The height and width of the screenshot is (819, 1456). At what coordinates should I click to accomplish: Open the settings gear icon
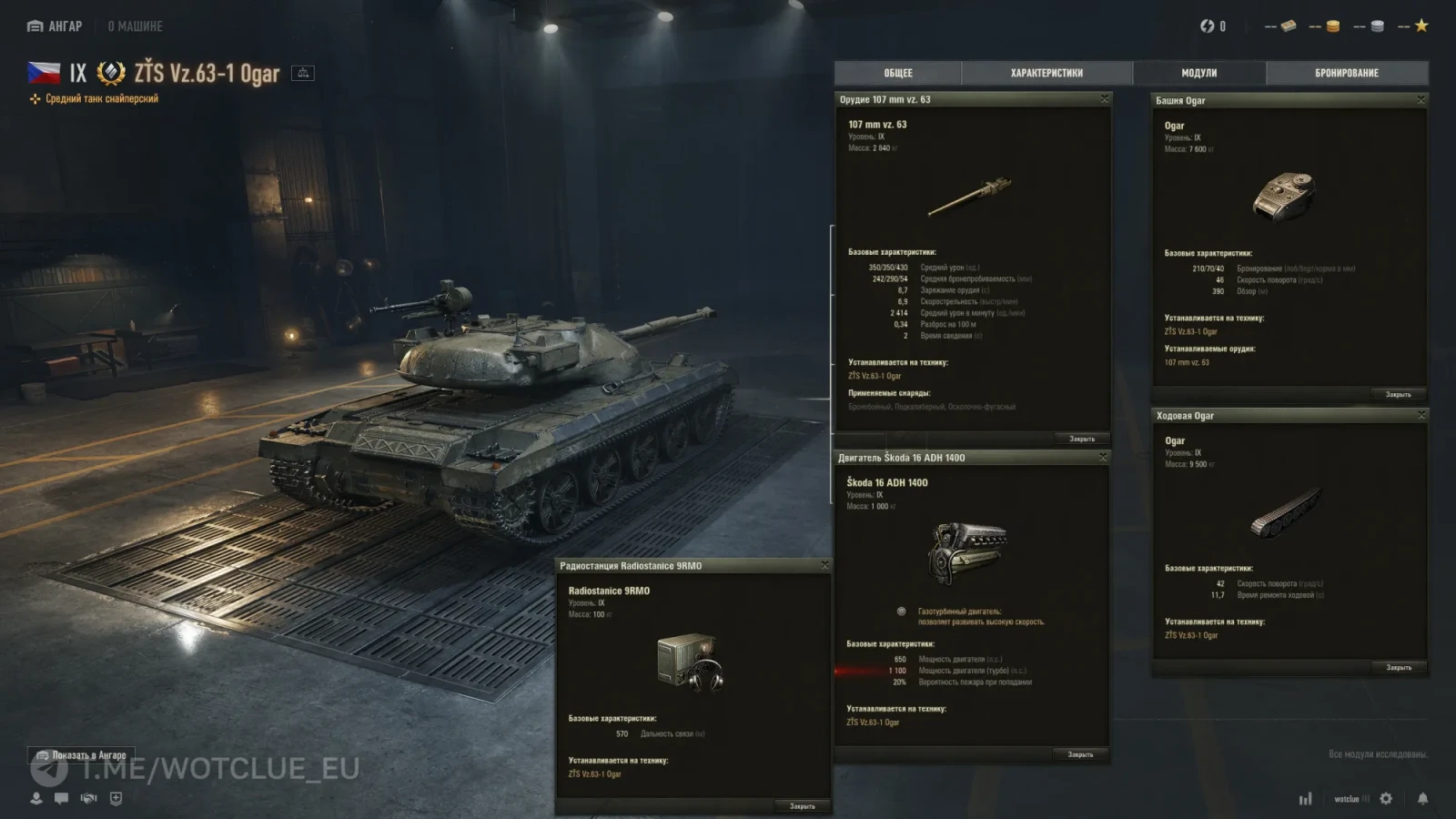1386,798
